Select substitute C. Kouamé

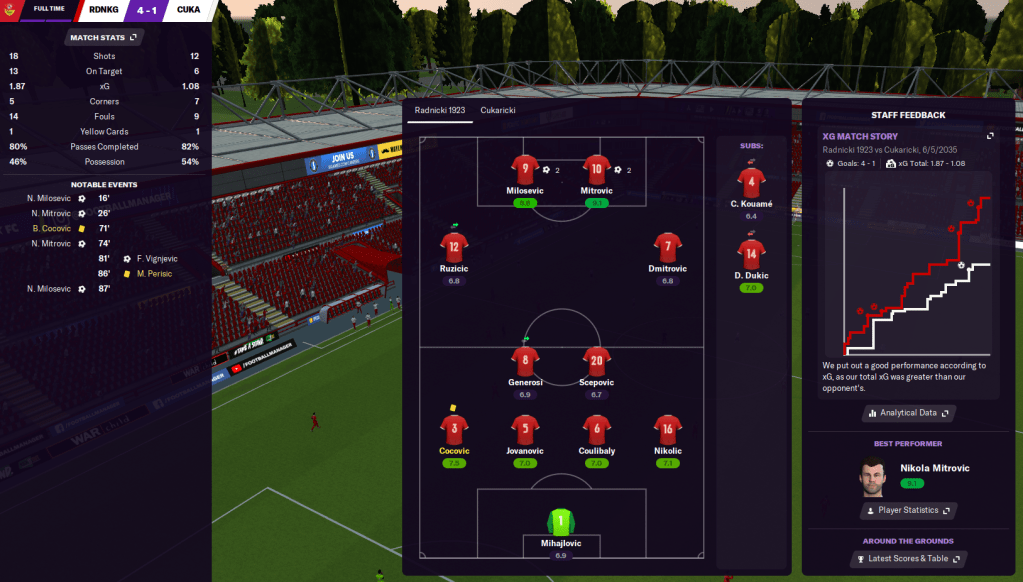[752, 183]
